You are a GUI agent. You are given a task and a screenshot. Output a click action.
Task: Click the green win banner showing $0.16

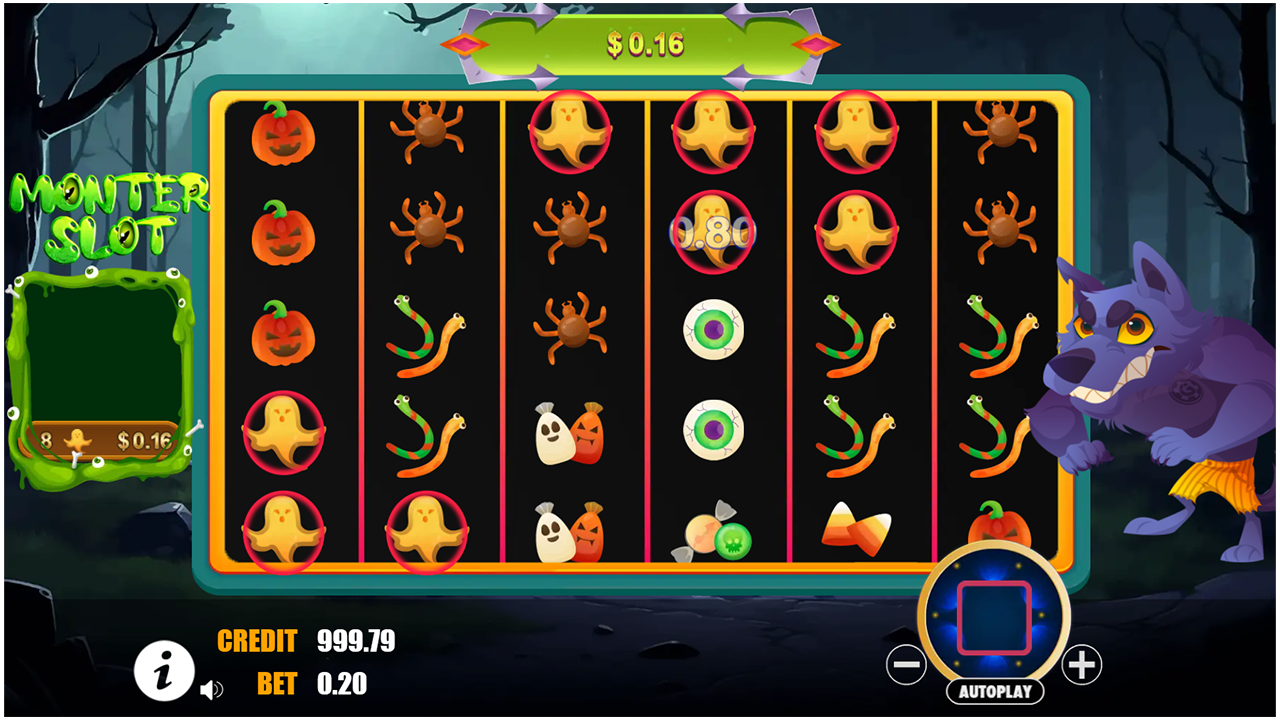pos(641,40)
